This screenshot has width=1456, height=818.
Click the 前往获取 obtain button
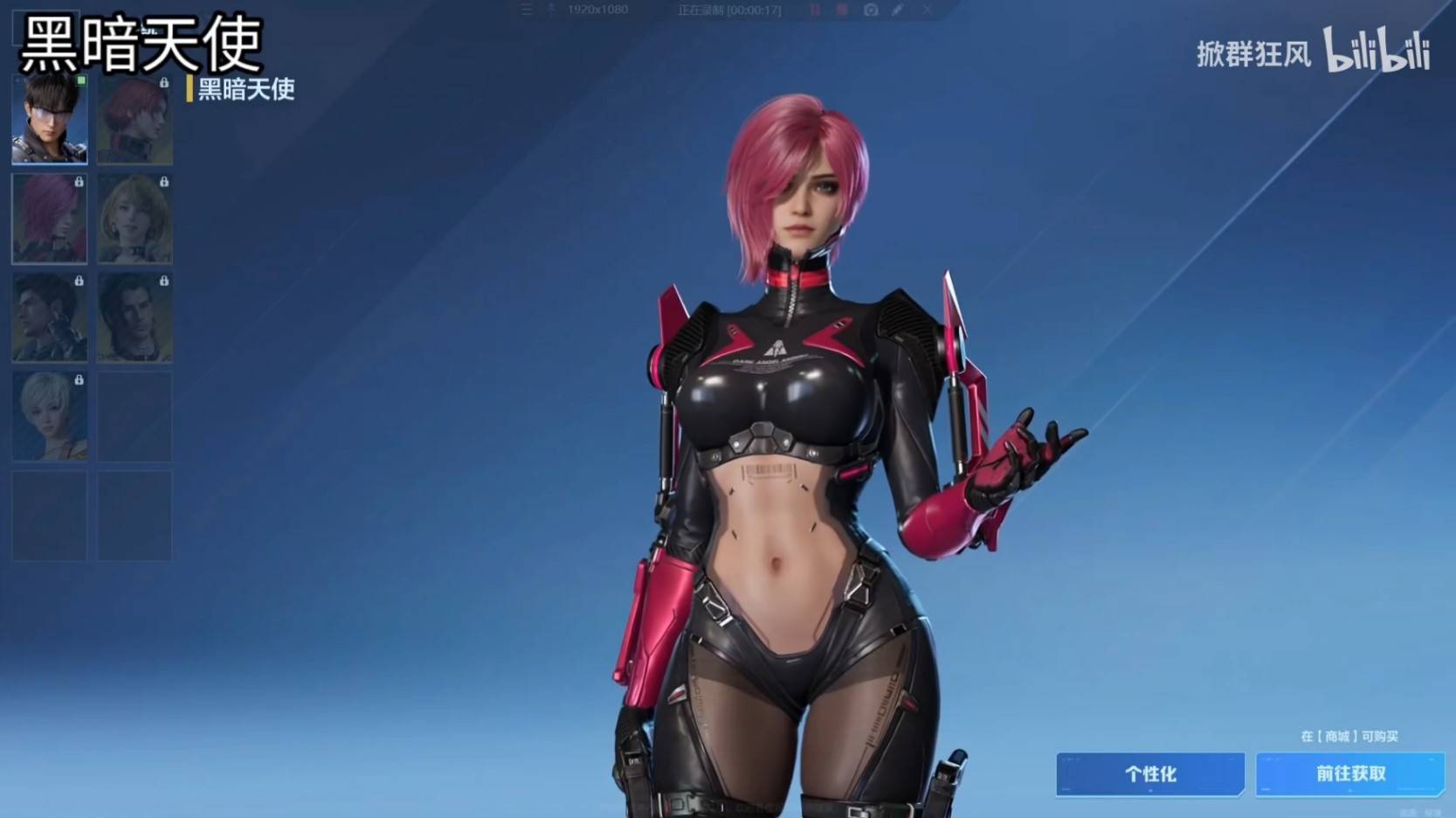coord(1350,774)
